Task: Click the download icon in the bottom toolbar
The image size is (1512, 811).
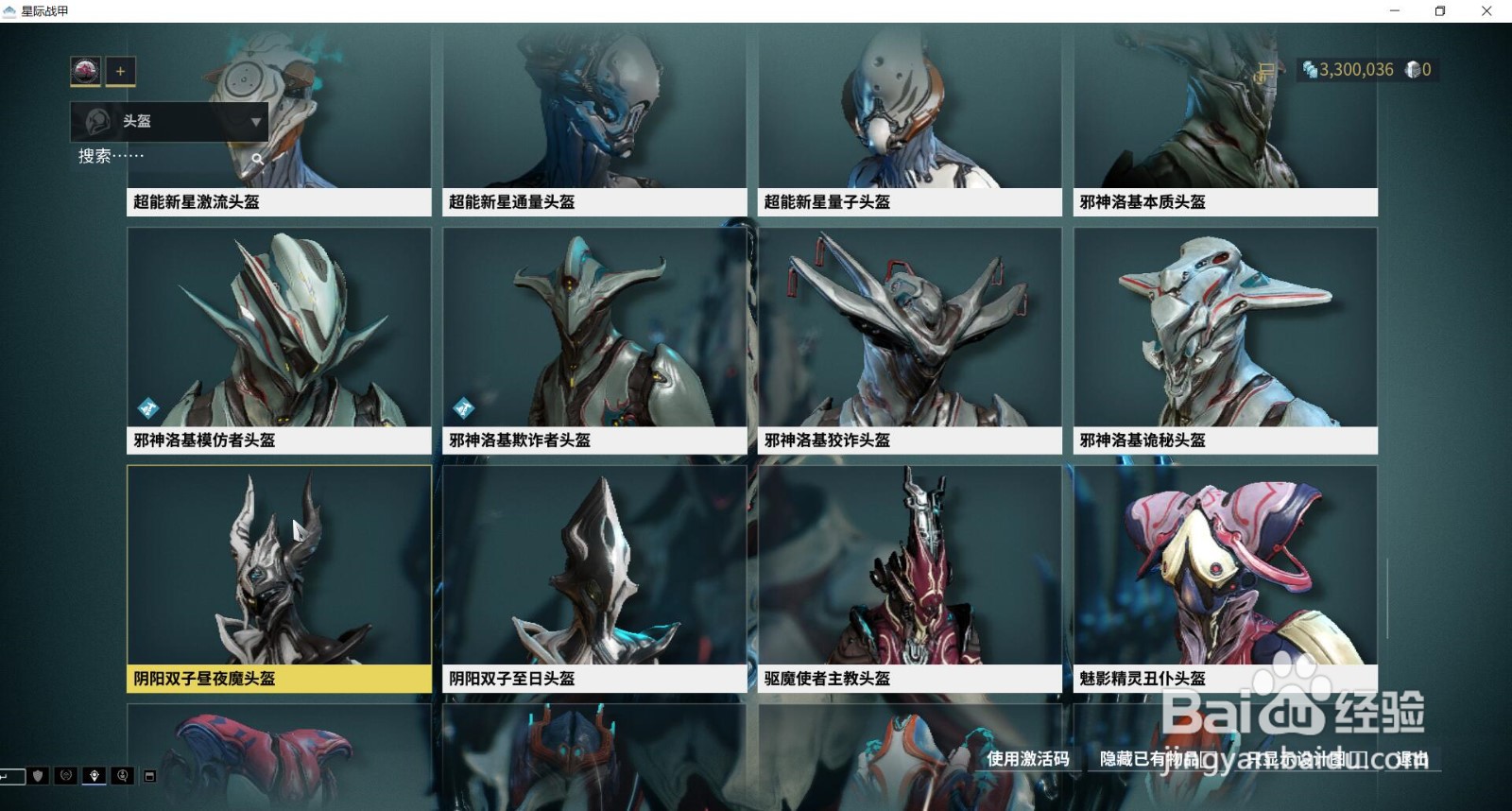Action: click(x=122, y=776)
